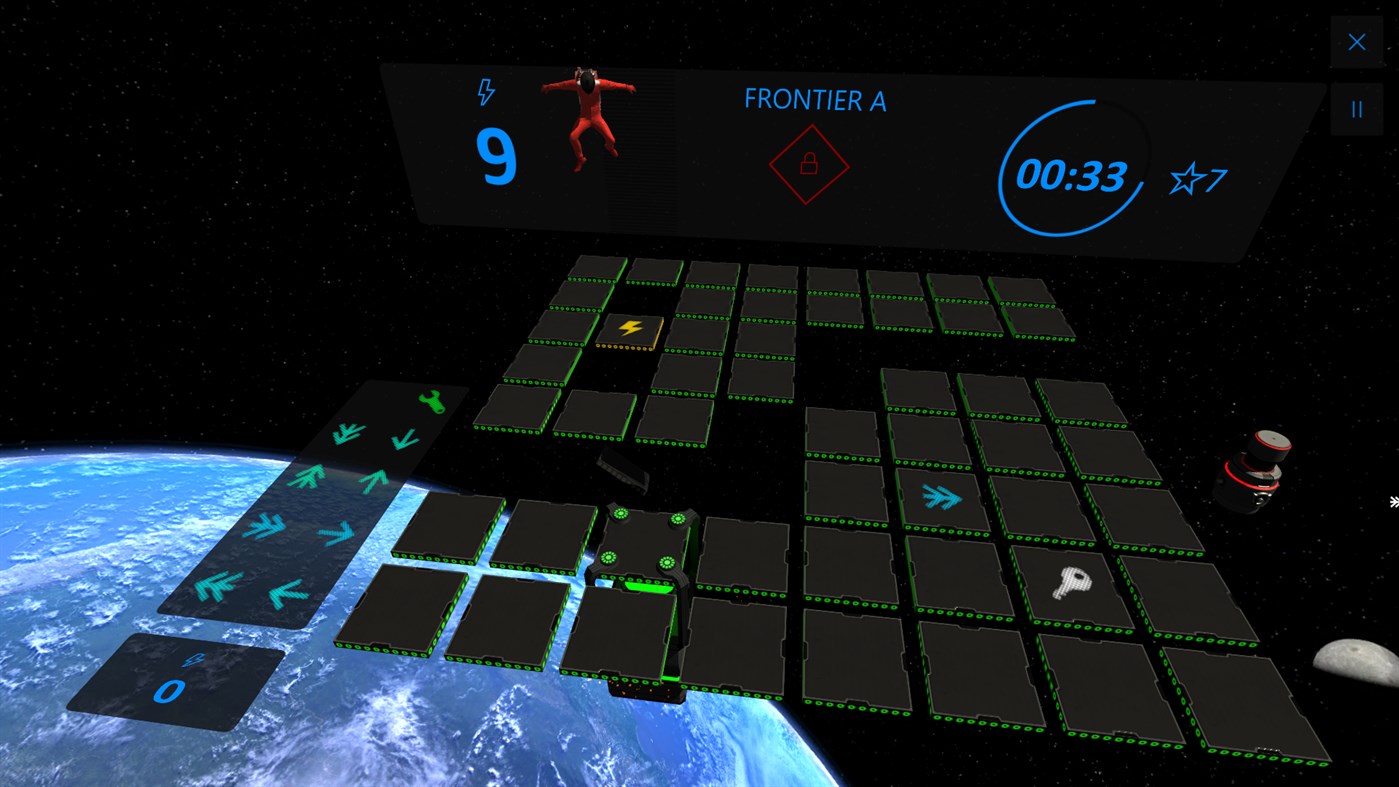The image size is (1399, 787).
Task: Click the robot rover piece on the grid
Action: (x=645, y=545)
